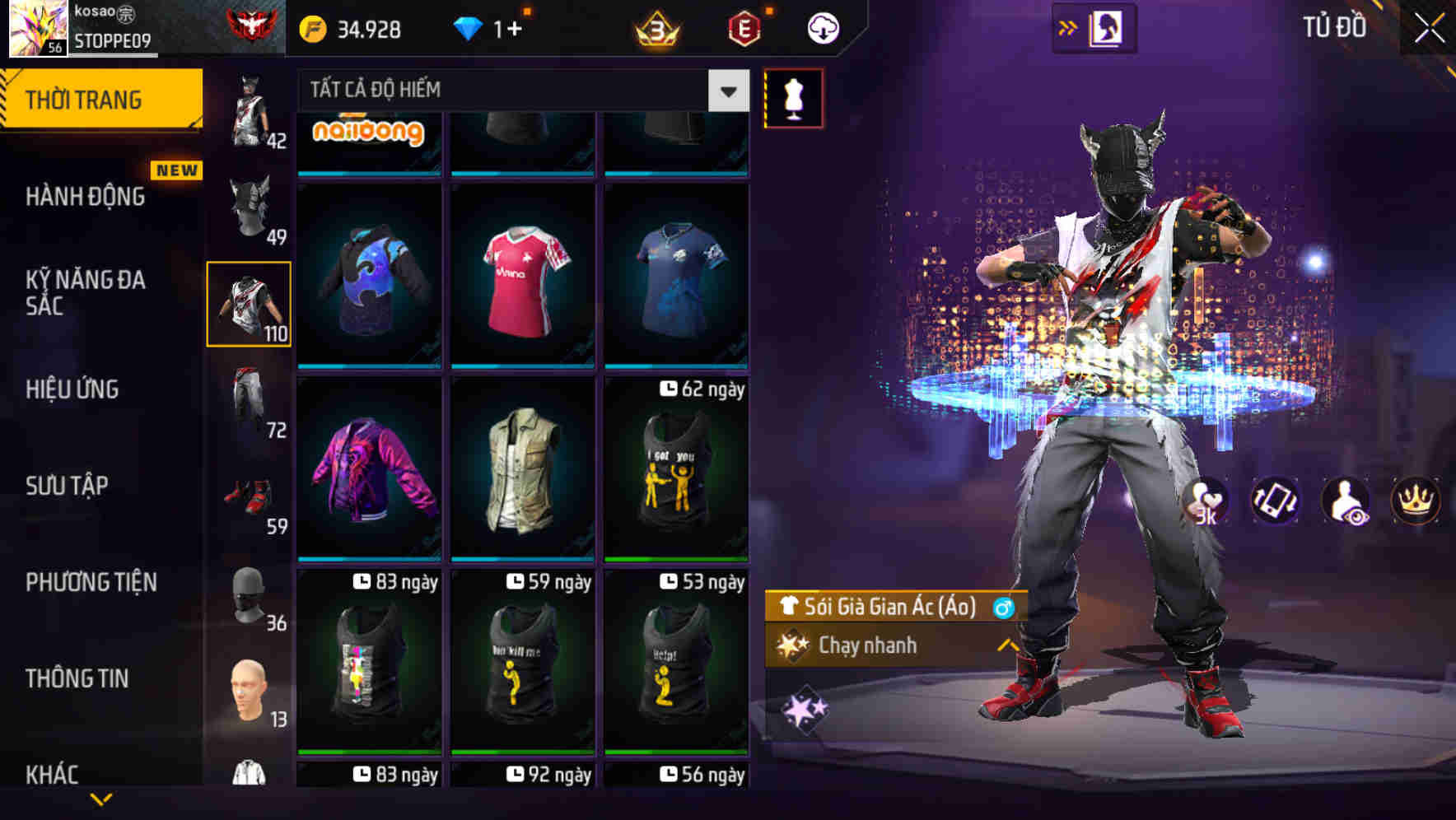Expand more categories with the chevron below KHÁC
This screenshot has width=1456, height=820.
coord(101,800)
